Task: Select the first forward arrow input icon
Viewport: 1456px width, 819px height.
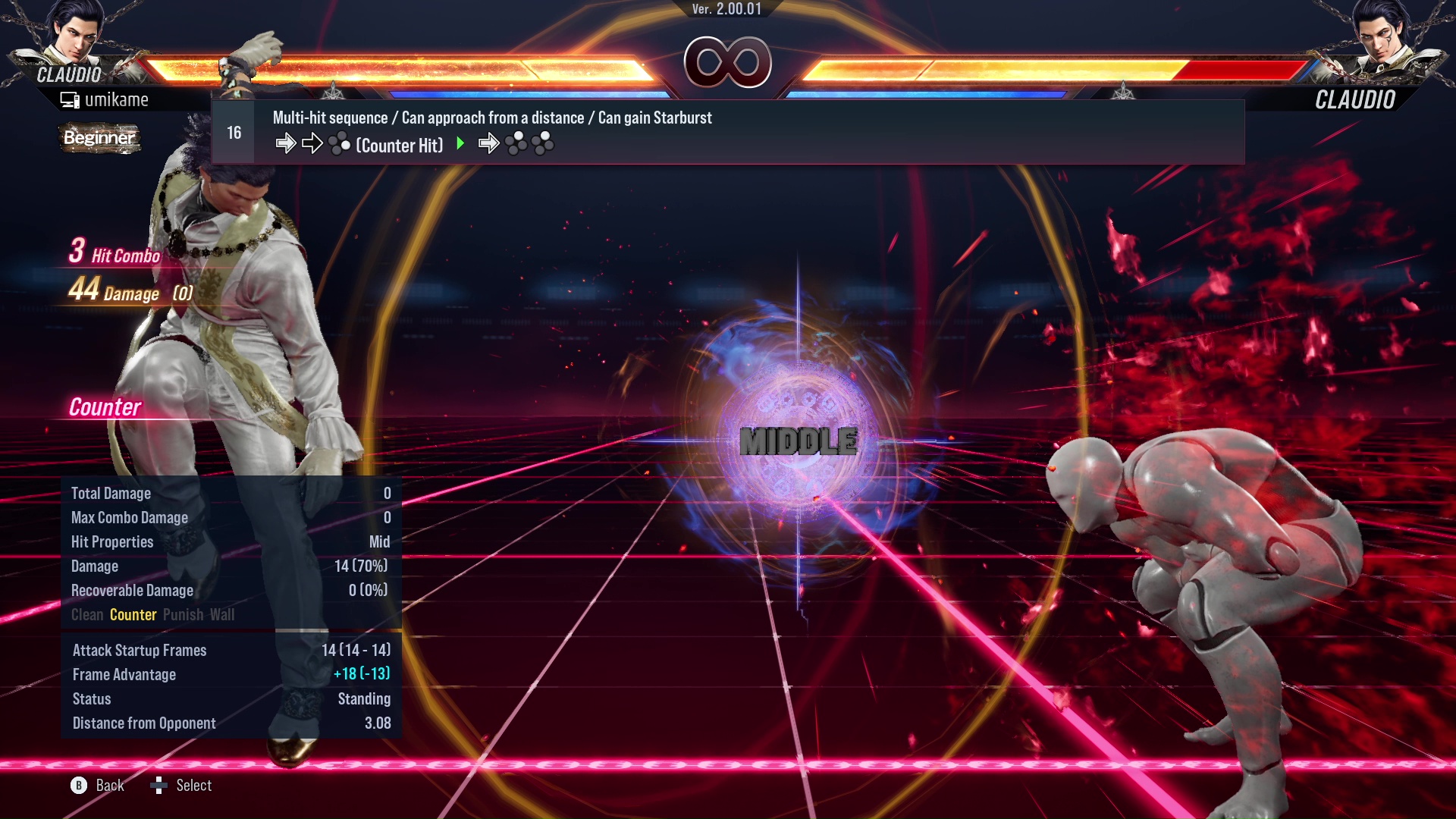Action: point(287,143)
